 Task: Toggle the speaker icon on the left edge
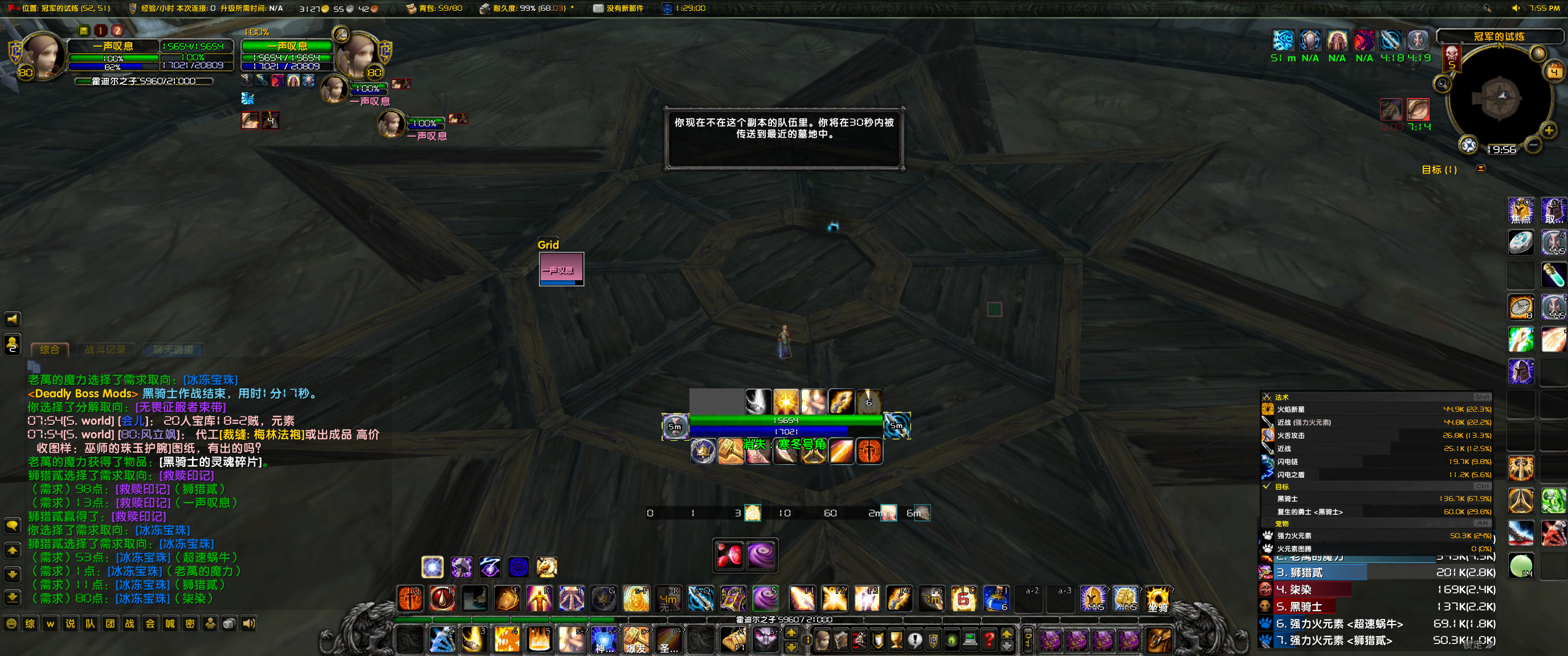(x=12, y=319)
